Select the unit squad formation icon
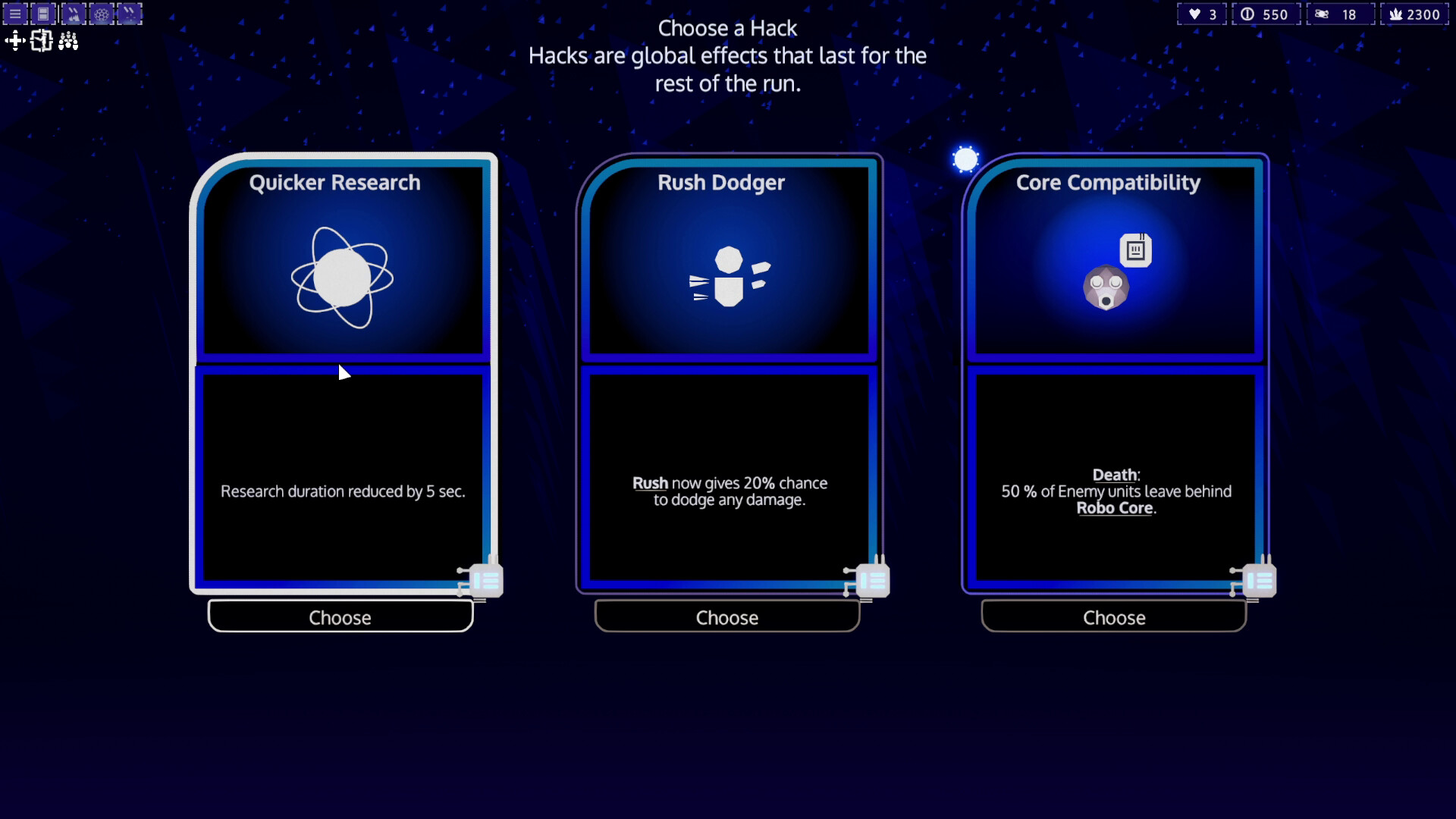 pyautogui.click(x=69, y=41)
